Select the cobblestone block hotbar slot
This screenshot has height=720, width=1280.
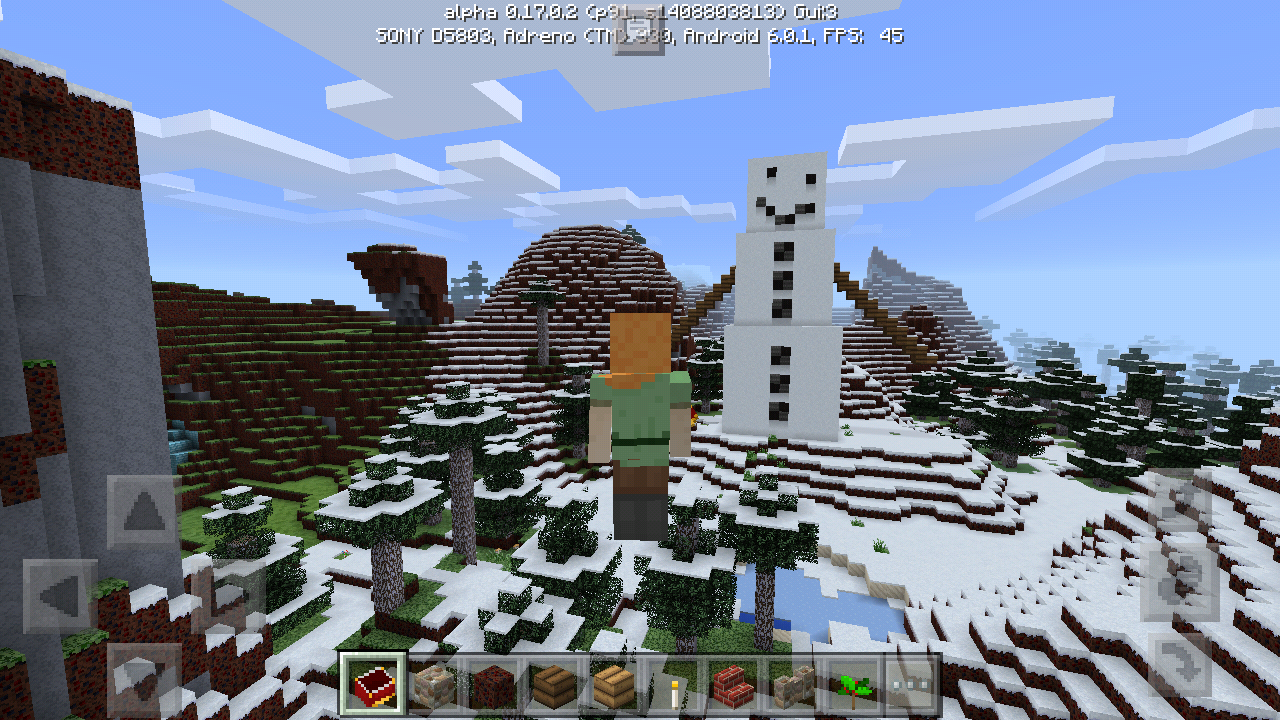[433, 685]
